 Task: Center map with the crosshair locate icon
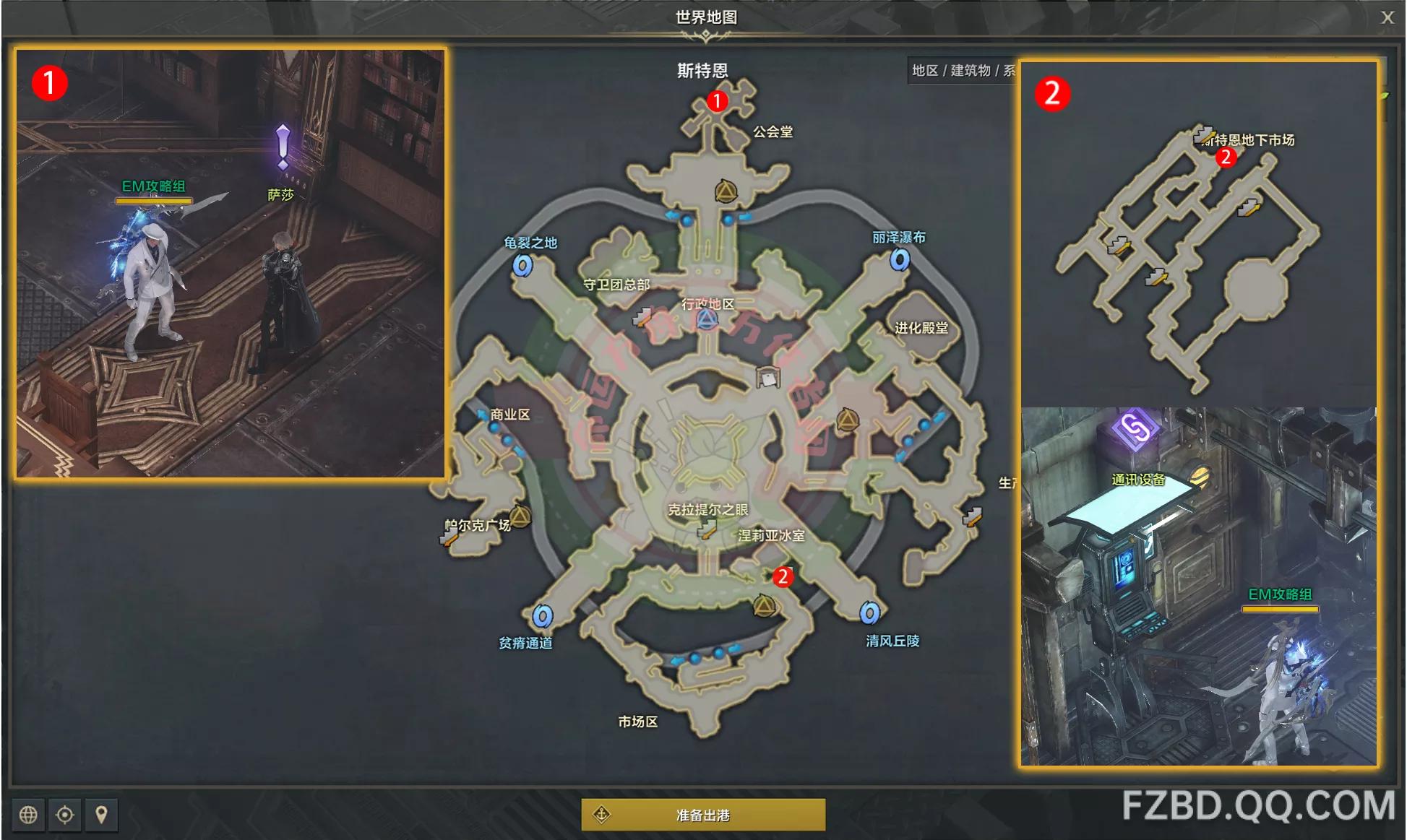tap(65, 815)
